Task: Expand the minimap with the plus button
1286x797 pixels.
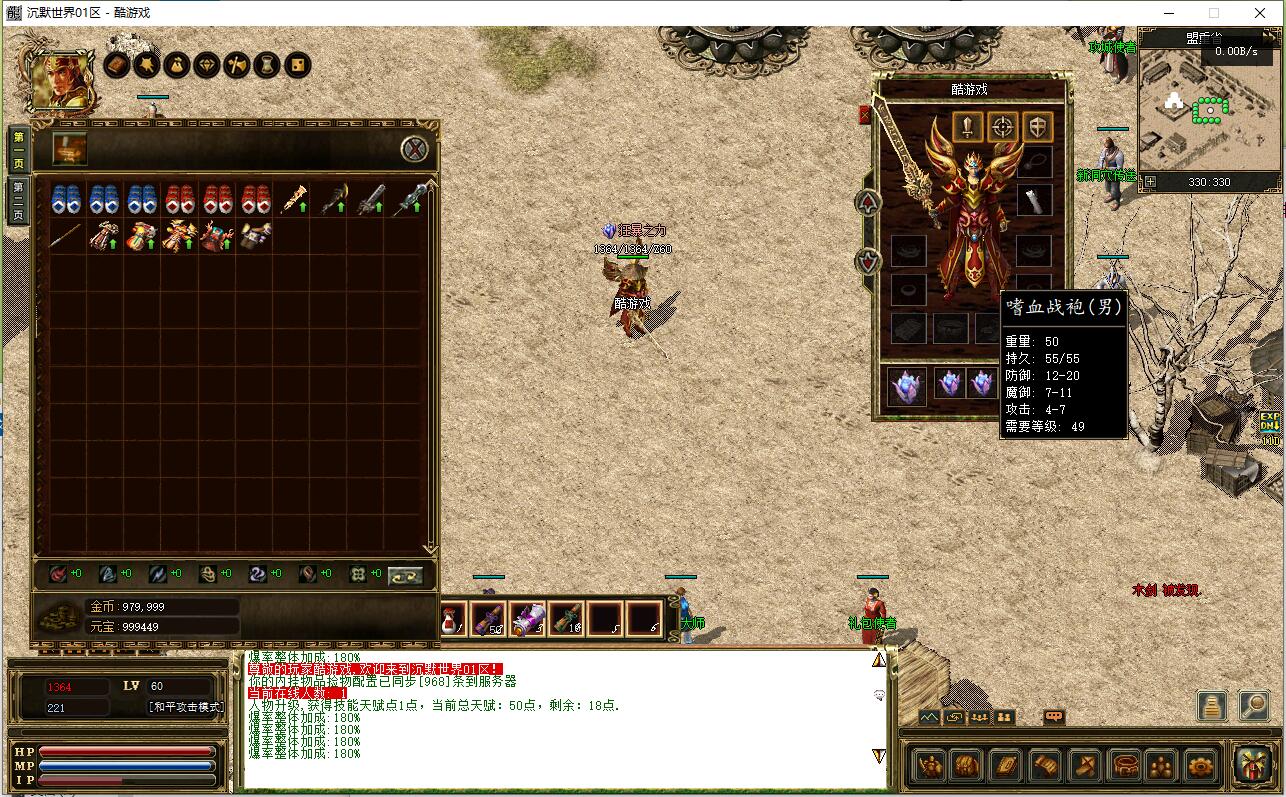Action: pyautogui.click(x=1150, y=182)
